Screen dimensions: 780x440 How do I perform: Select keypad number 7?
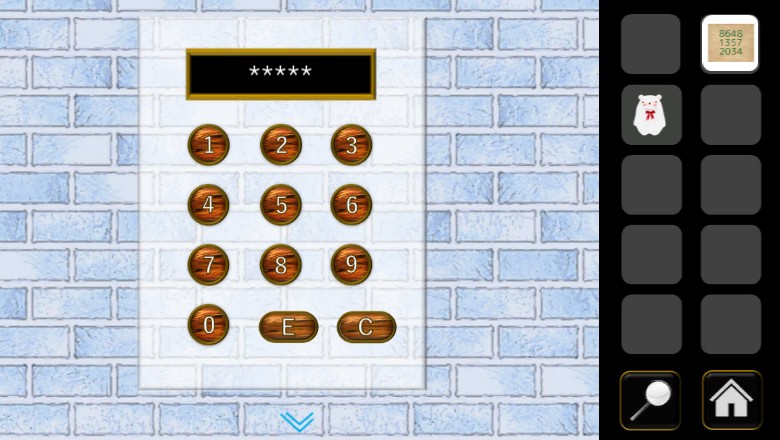208,265
